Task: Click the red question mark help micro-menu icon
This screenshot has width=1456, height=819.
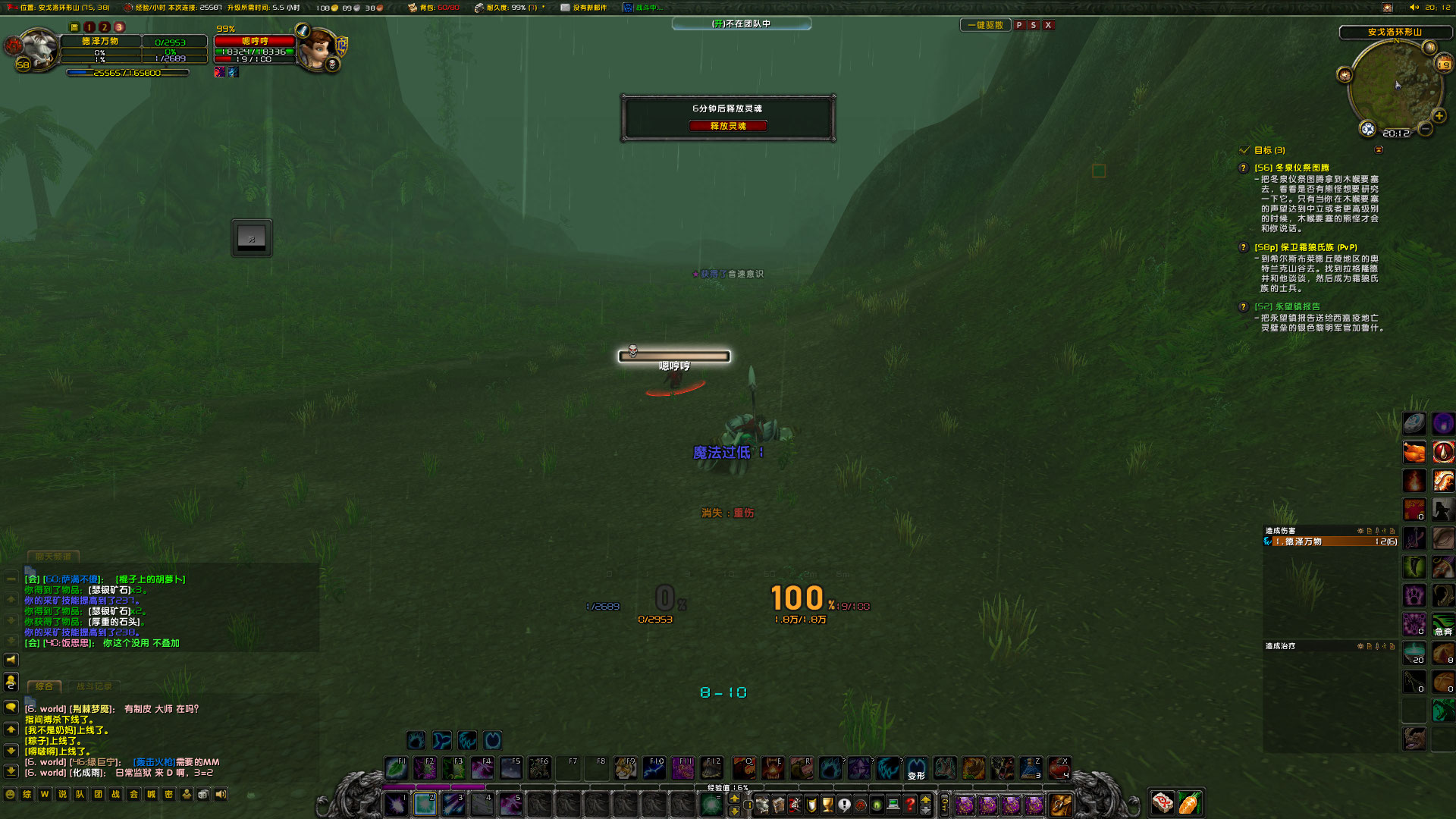Action: click(910, 805)
